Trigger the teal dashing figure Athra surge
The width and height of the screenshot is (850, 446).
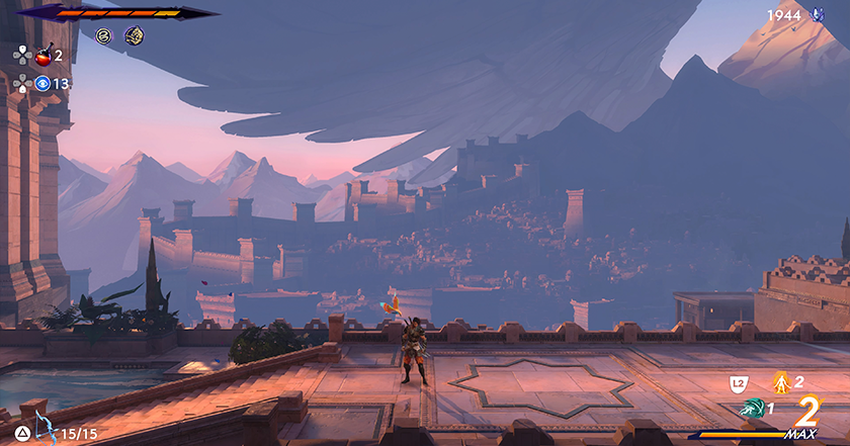pyautogui.click(x=751, y=408)
